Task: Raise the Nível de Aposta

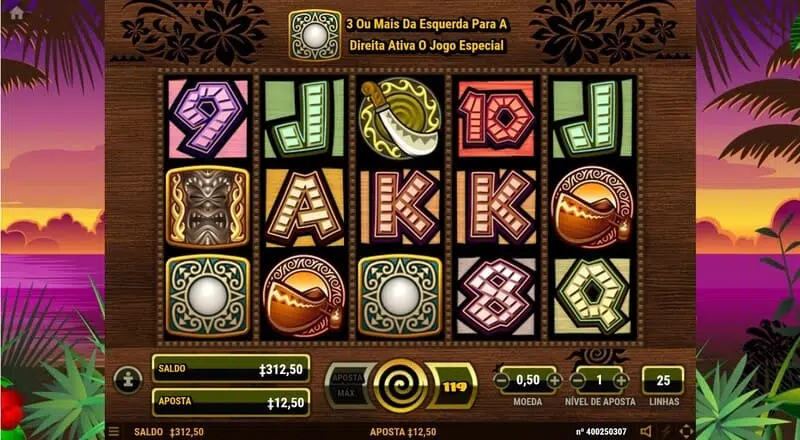Action: point(621,380)
